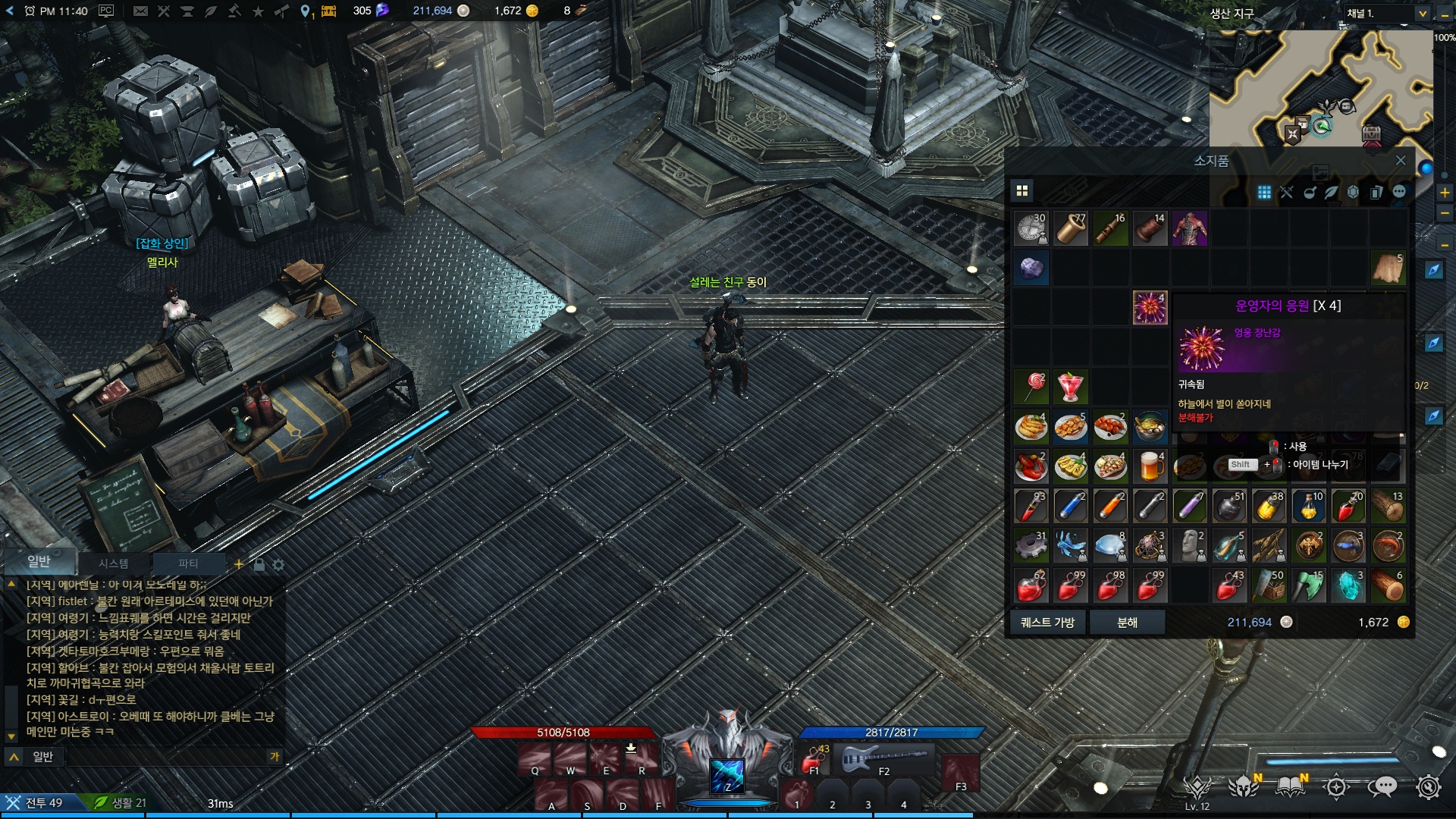The height and width of the screenshot is (819, 1456).
Task: Use the red potion in F1 slot
Action: click(x=814, y=758)
